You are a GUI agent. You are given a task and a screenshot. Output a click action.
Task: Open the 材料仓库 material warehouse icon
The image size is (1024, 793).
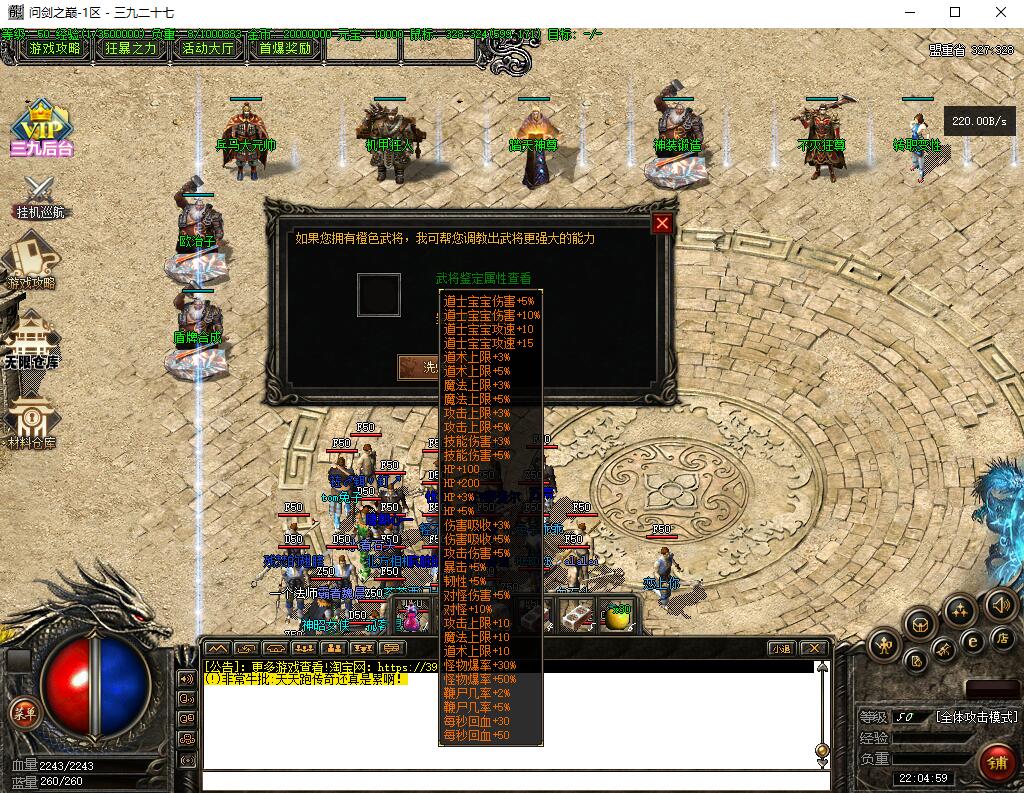point(30,421)
